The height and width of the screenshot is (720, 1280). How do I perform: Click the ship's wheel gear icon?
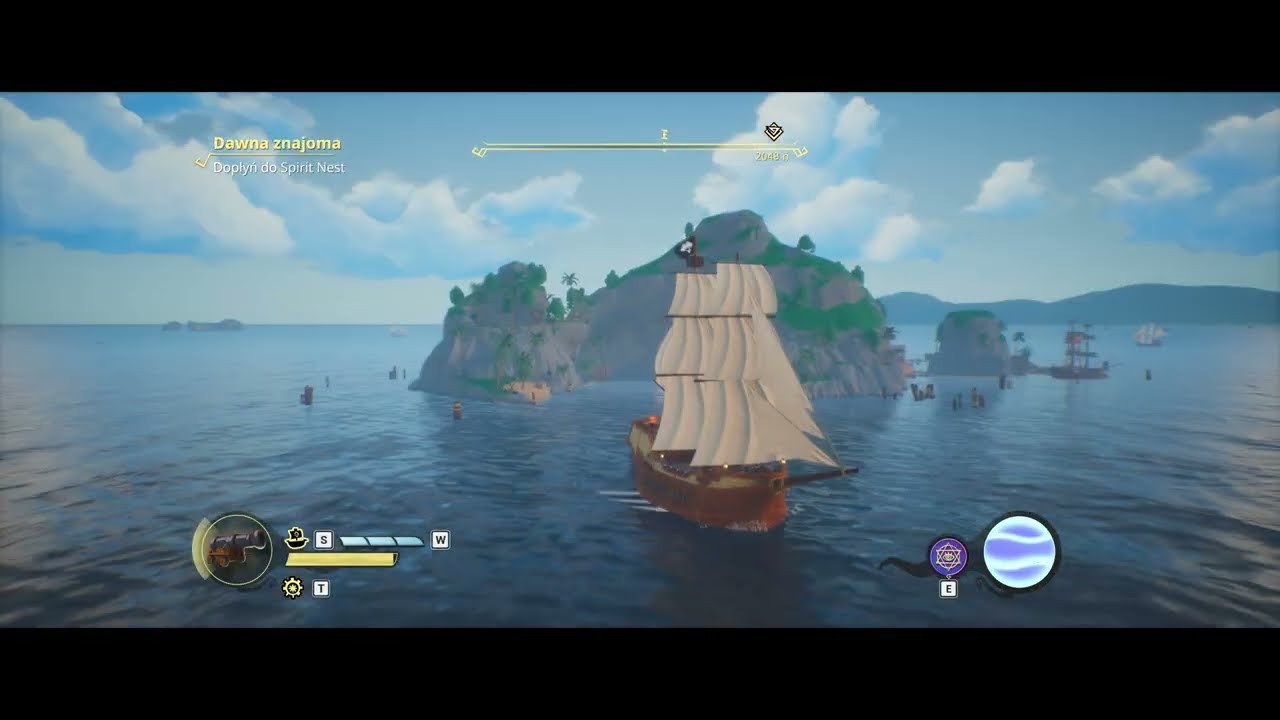(293, 588)
